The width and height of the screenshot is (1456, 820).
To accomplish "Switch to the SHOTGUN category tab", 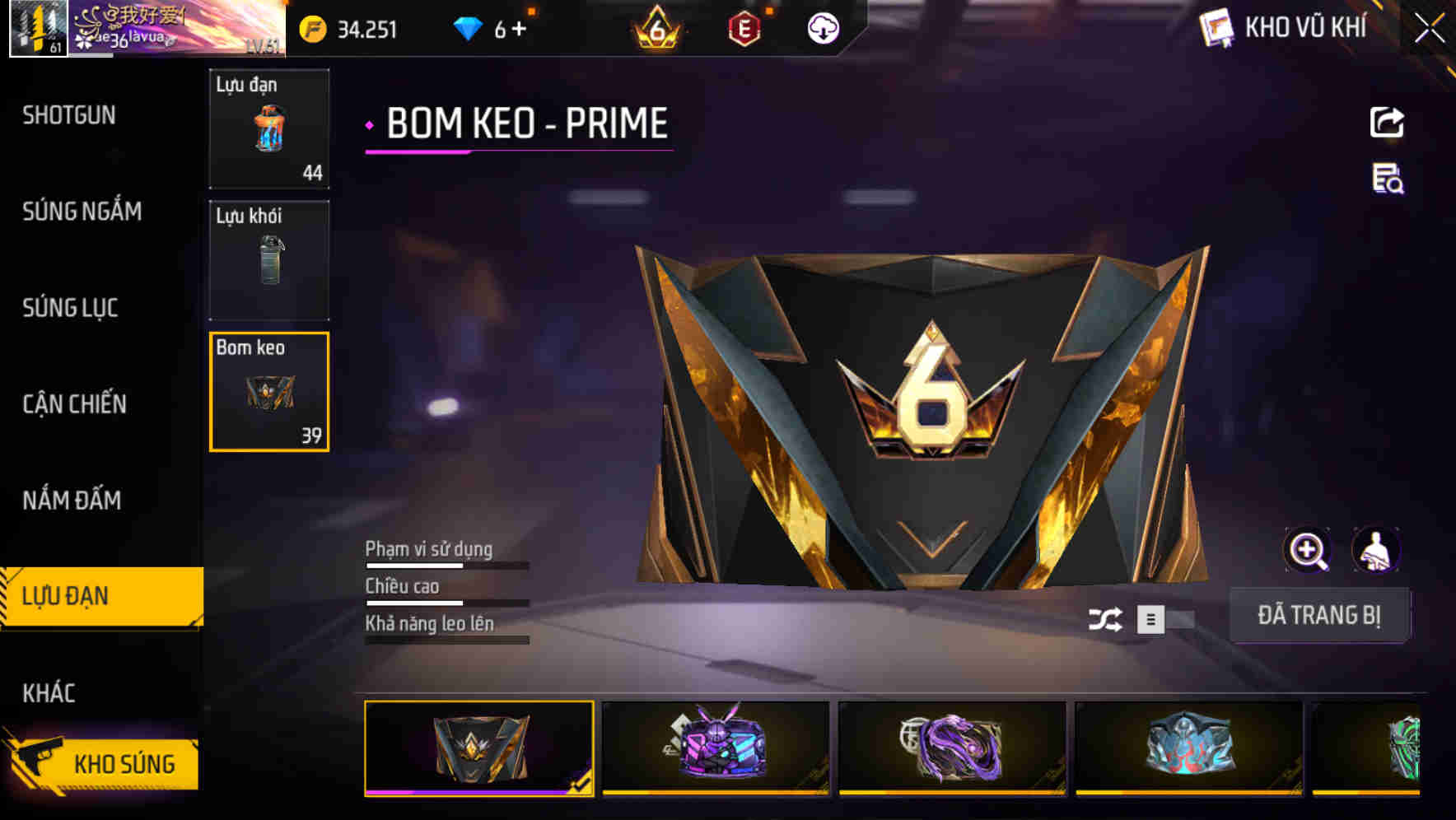I will point(70,115).
